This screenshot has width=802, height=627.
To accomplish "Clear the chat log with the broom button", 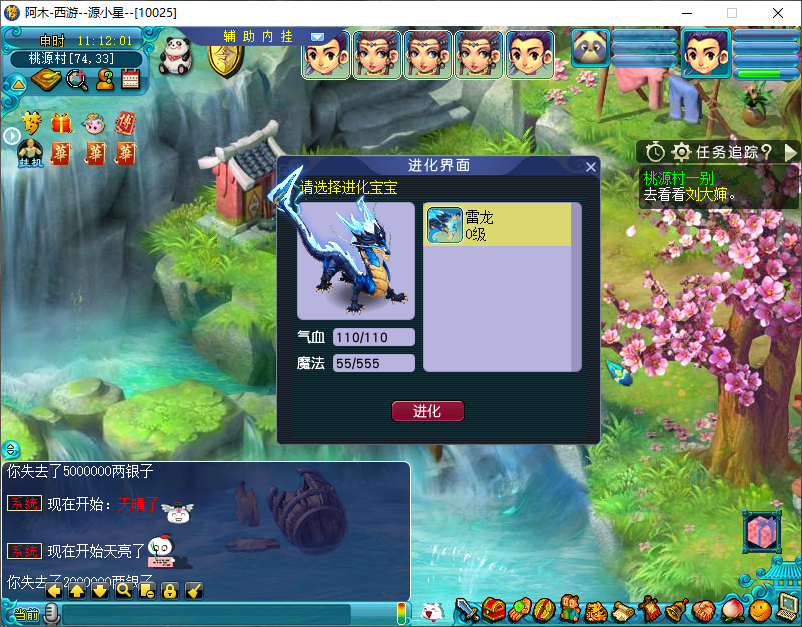I will (x=193, y=590).
